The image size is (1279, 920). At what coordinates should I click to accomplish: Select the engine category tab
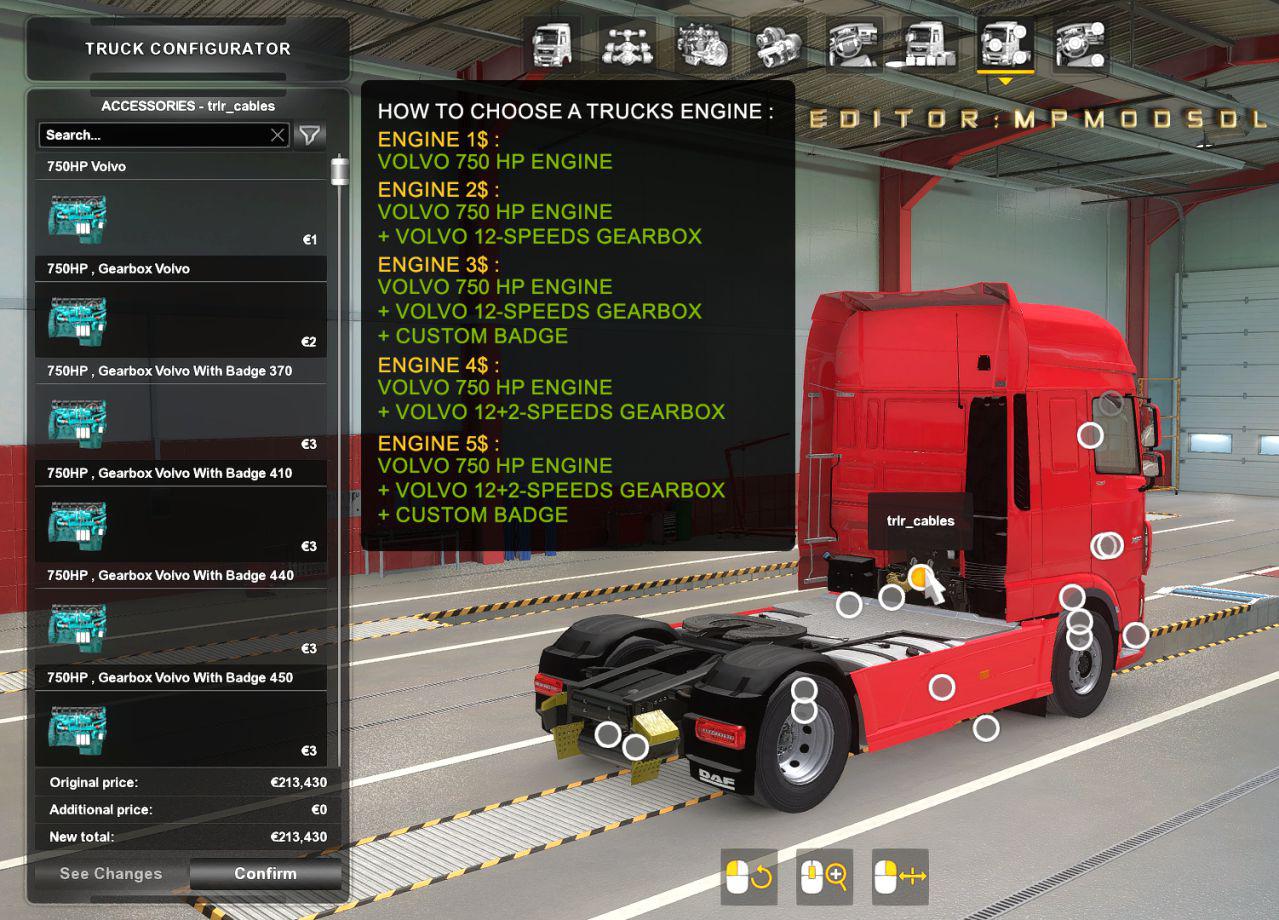coord(703,46)
